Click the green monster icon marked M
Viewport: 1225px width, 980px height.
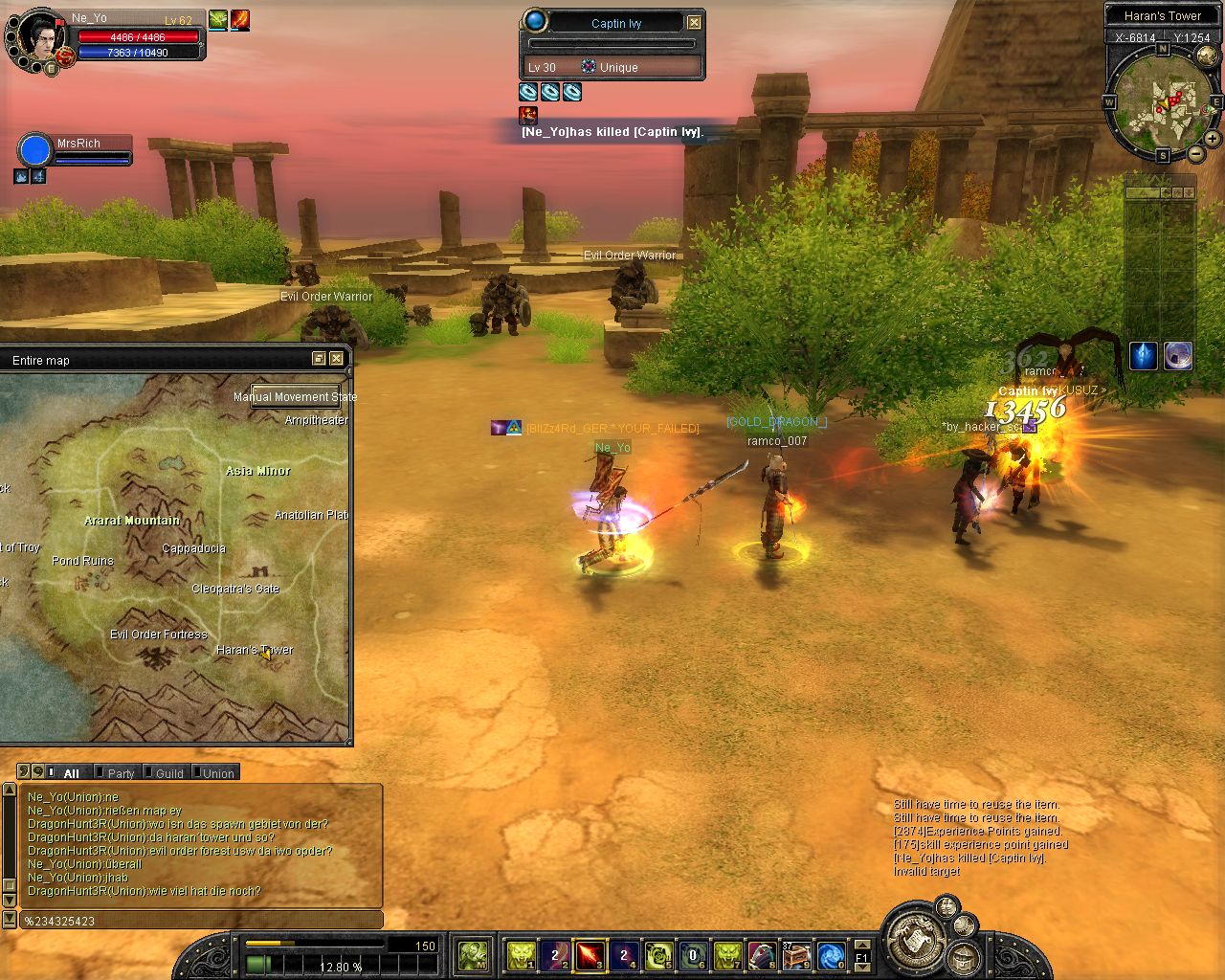coord(473,954)
